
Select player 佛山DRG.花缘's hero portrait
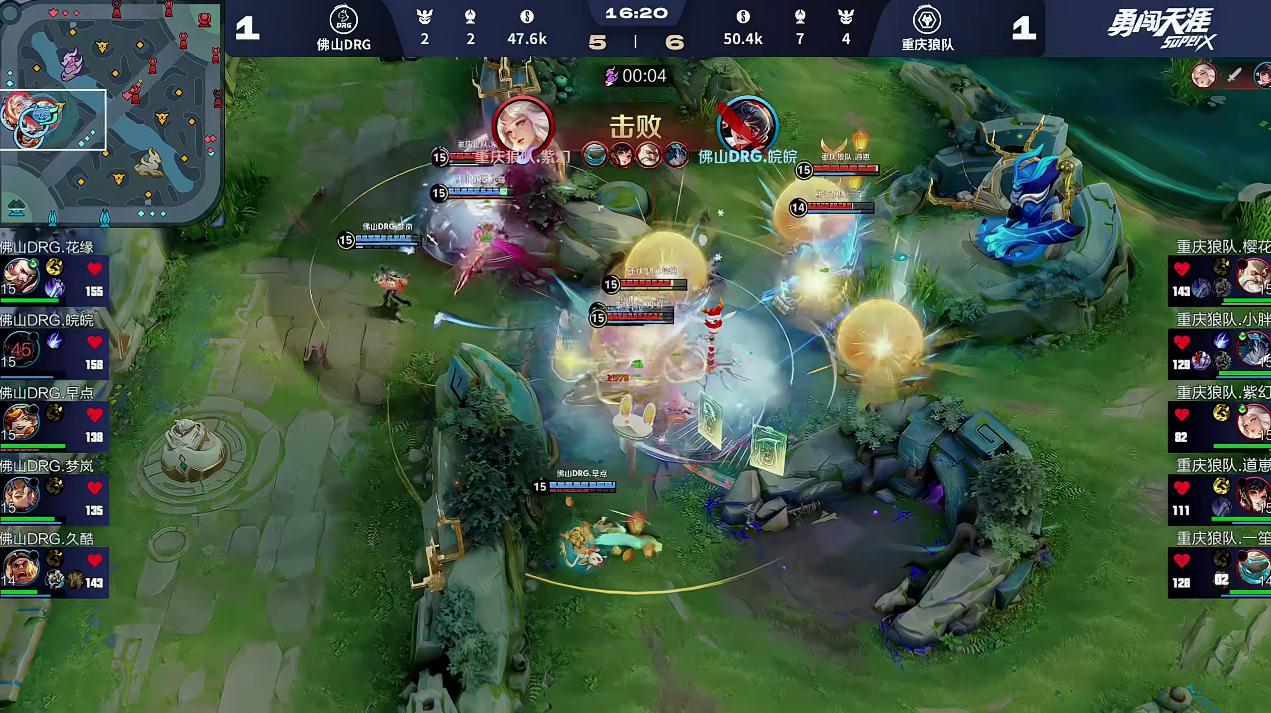tap(21, 277)
